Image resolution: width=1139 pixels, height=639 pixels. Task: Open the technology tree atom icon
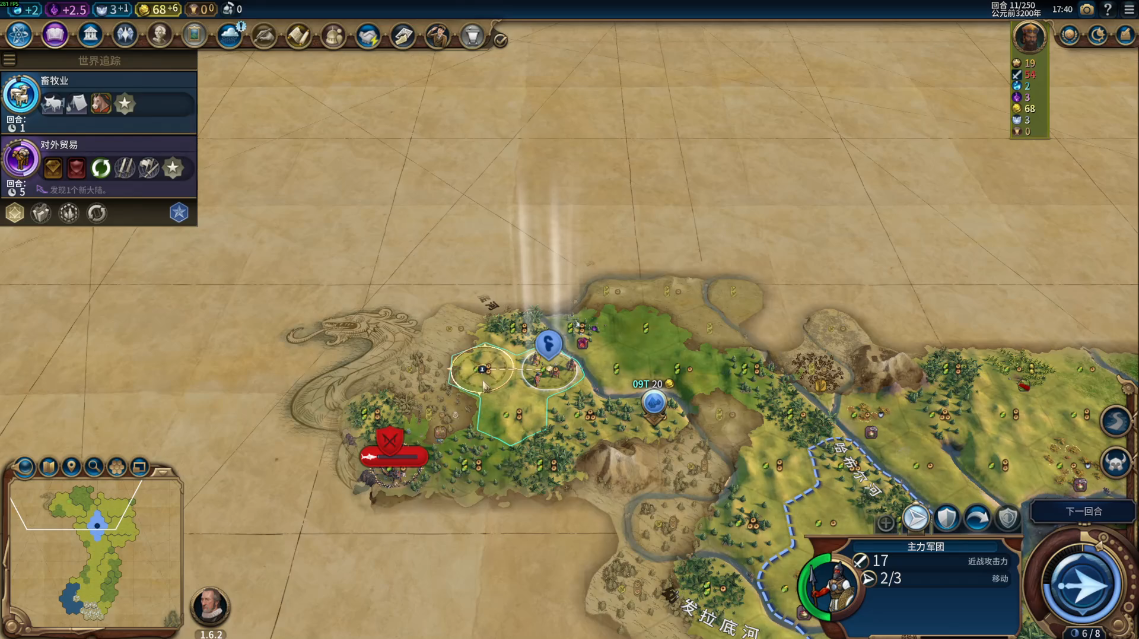pyautogui.click(x=19, y=36)
